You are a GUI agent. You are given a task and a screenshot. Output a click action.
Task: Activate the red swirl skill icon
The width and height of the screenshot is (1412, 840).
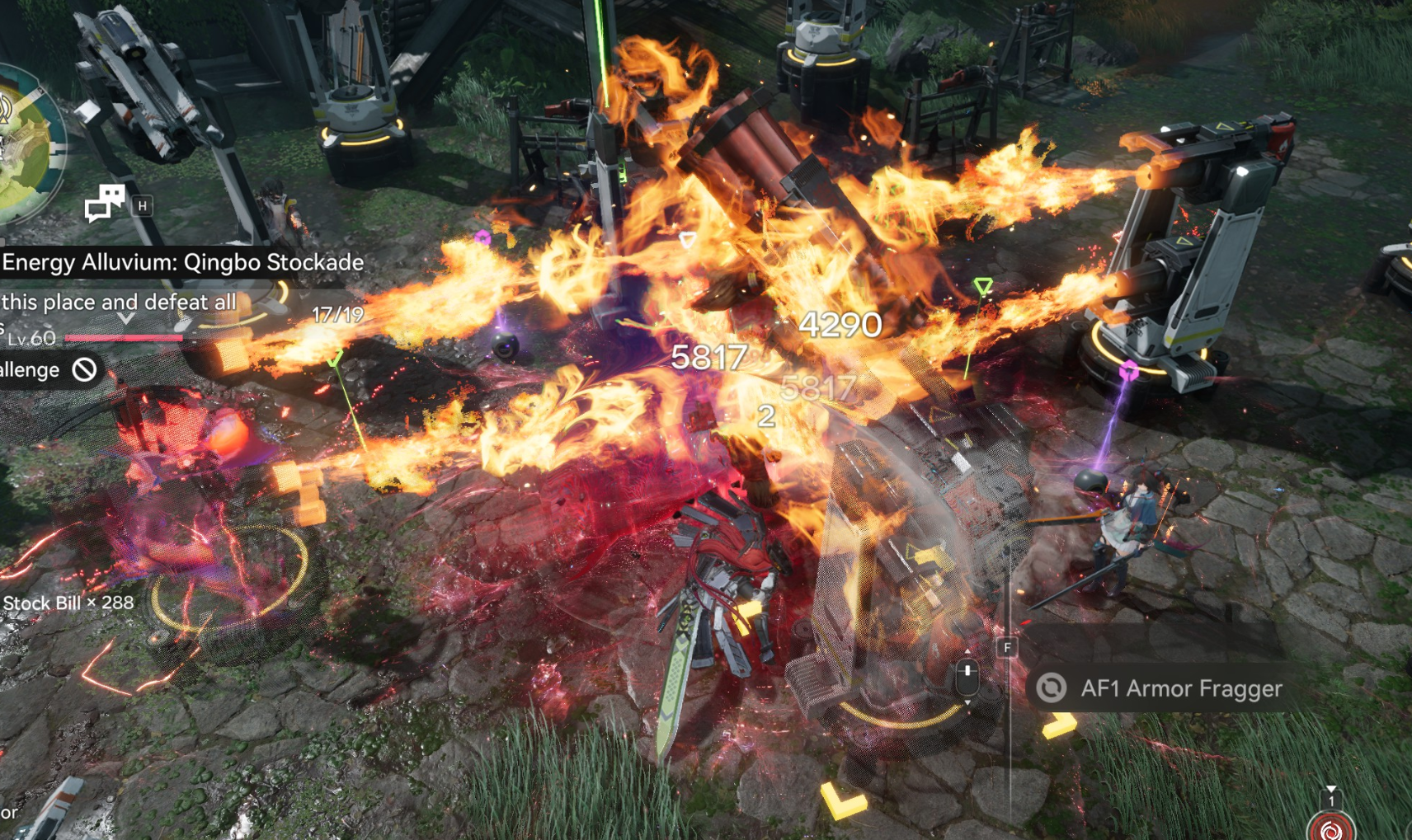coord(1330,828)
